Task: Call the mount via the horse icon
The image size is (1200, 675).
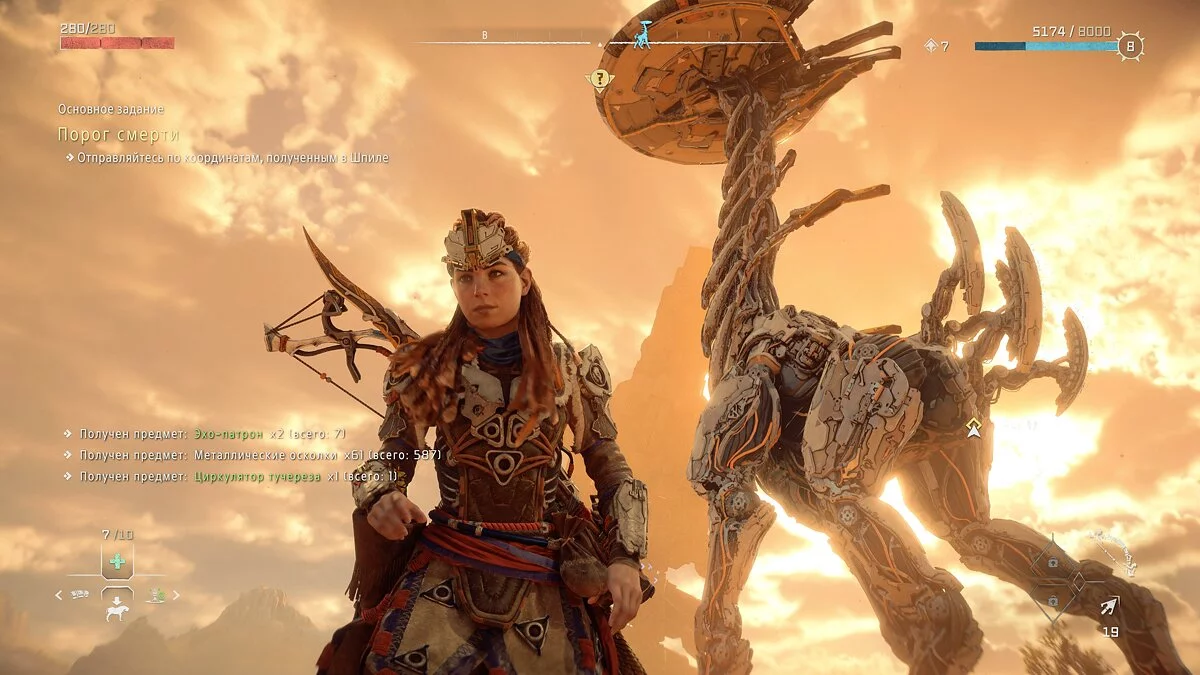Action: (x=117, y=610)
